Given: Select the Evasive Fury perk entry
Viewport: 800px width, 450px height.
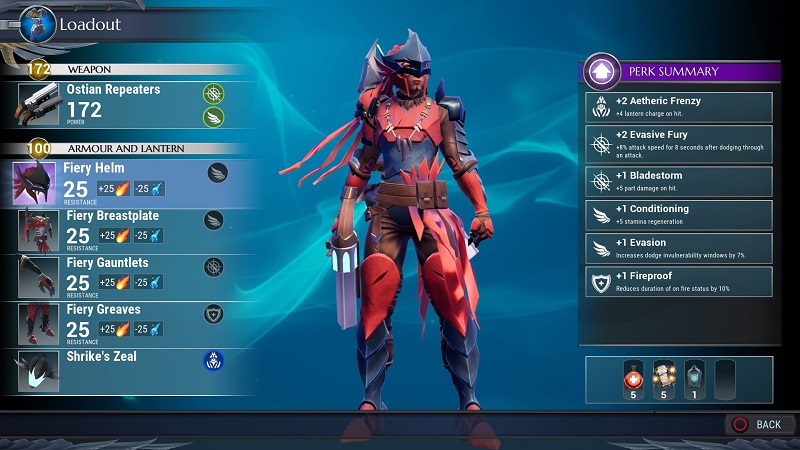Looking at the screenshot, I should pos(679,141).
